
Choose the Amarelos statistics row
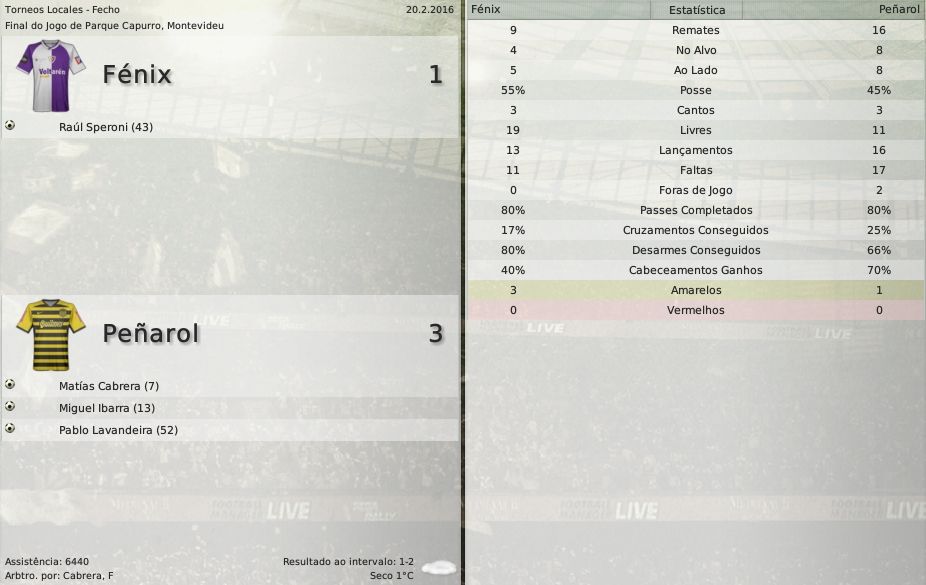pos(696,291)
